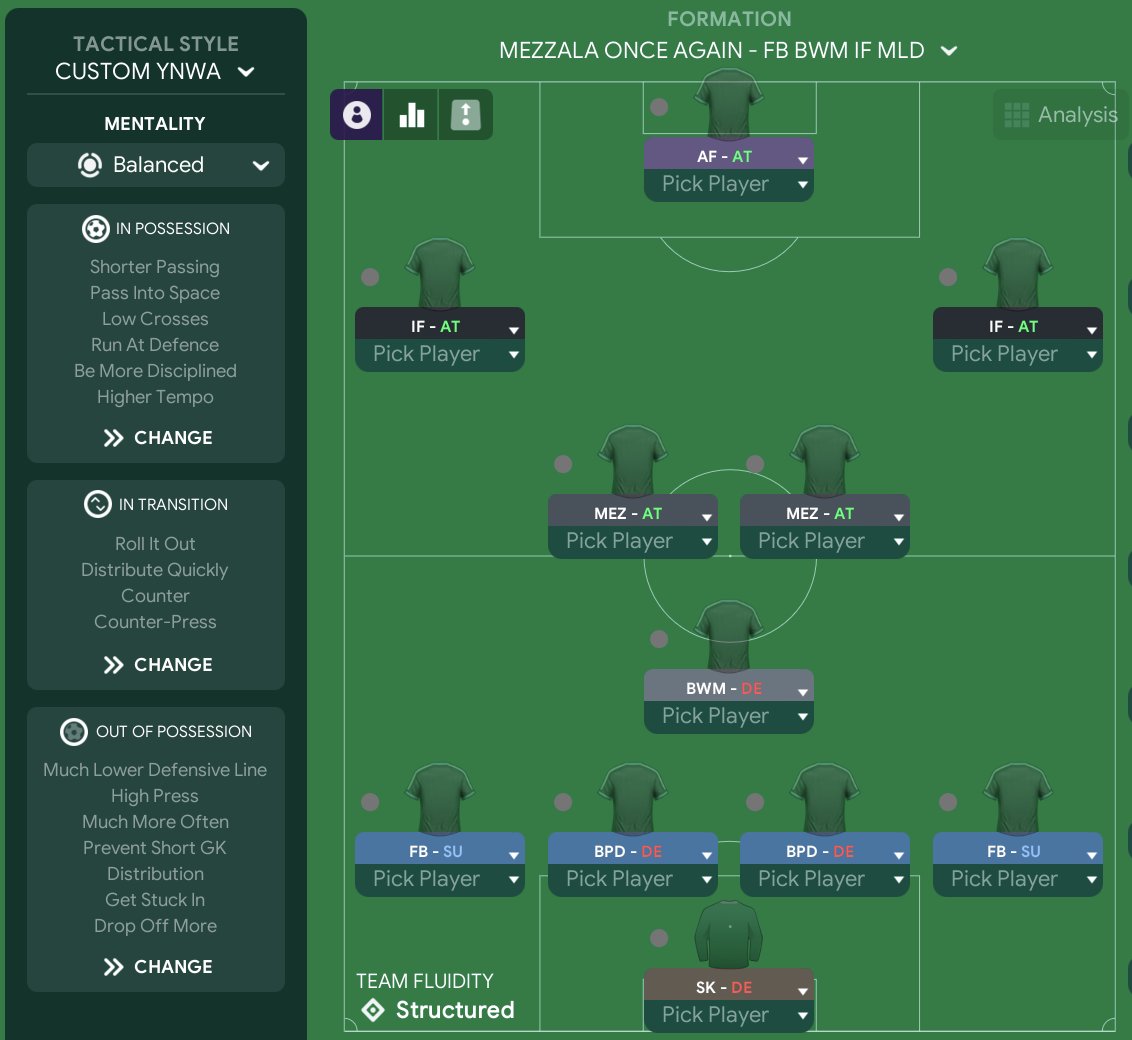The height and width of the screenshot is (1040, 1132).
Task: Click CHANGE under In Possession
Action: click(157, 438)
